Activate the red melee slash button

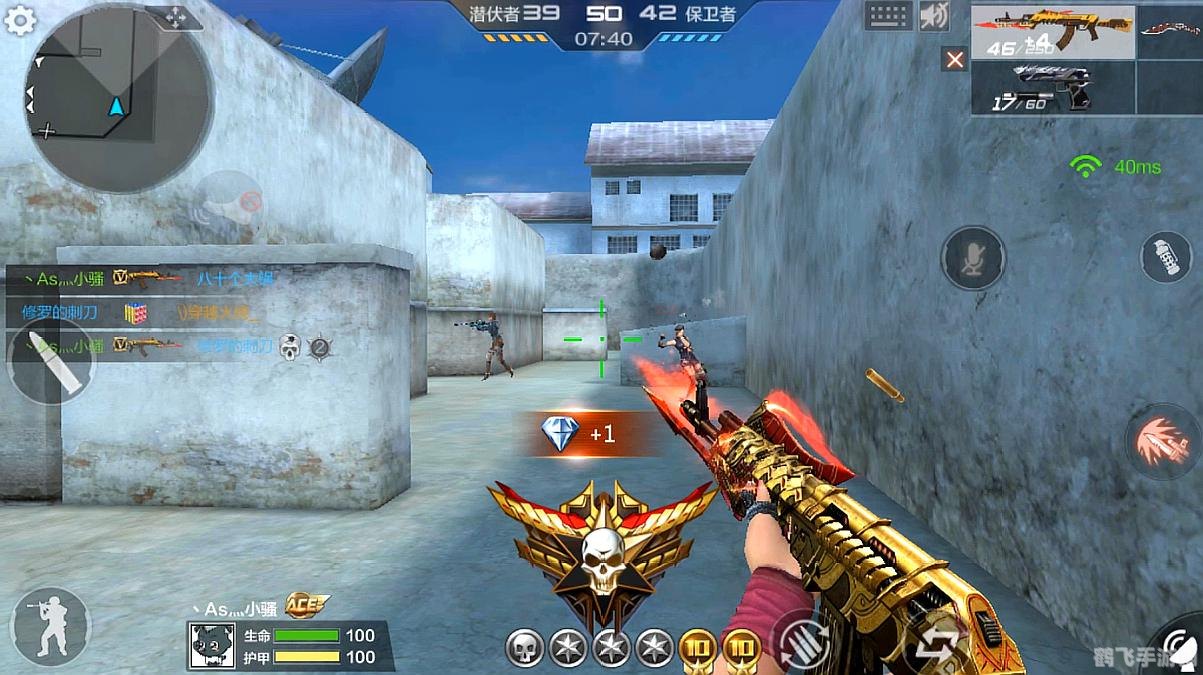point(1163,441)
